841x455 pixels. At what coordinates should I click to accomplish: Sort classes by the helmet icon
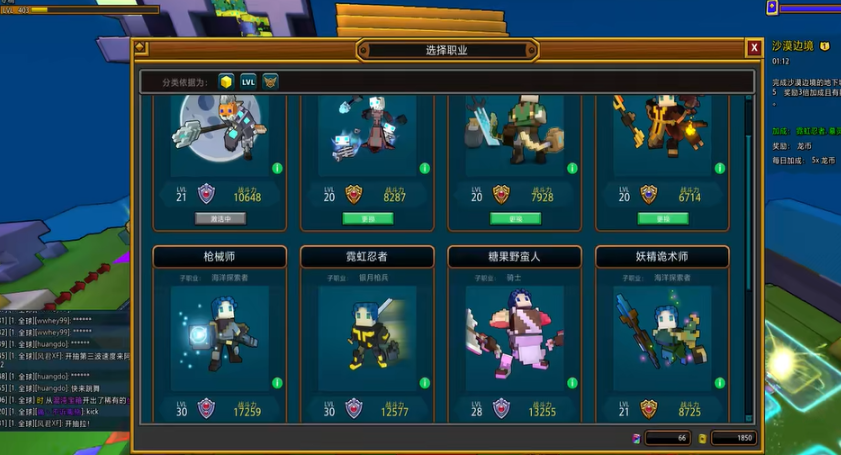point(270,82)
